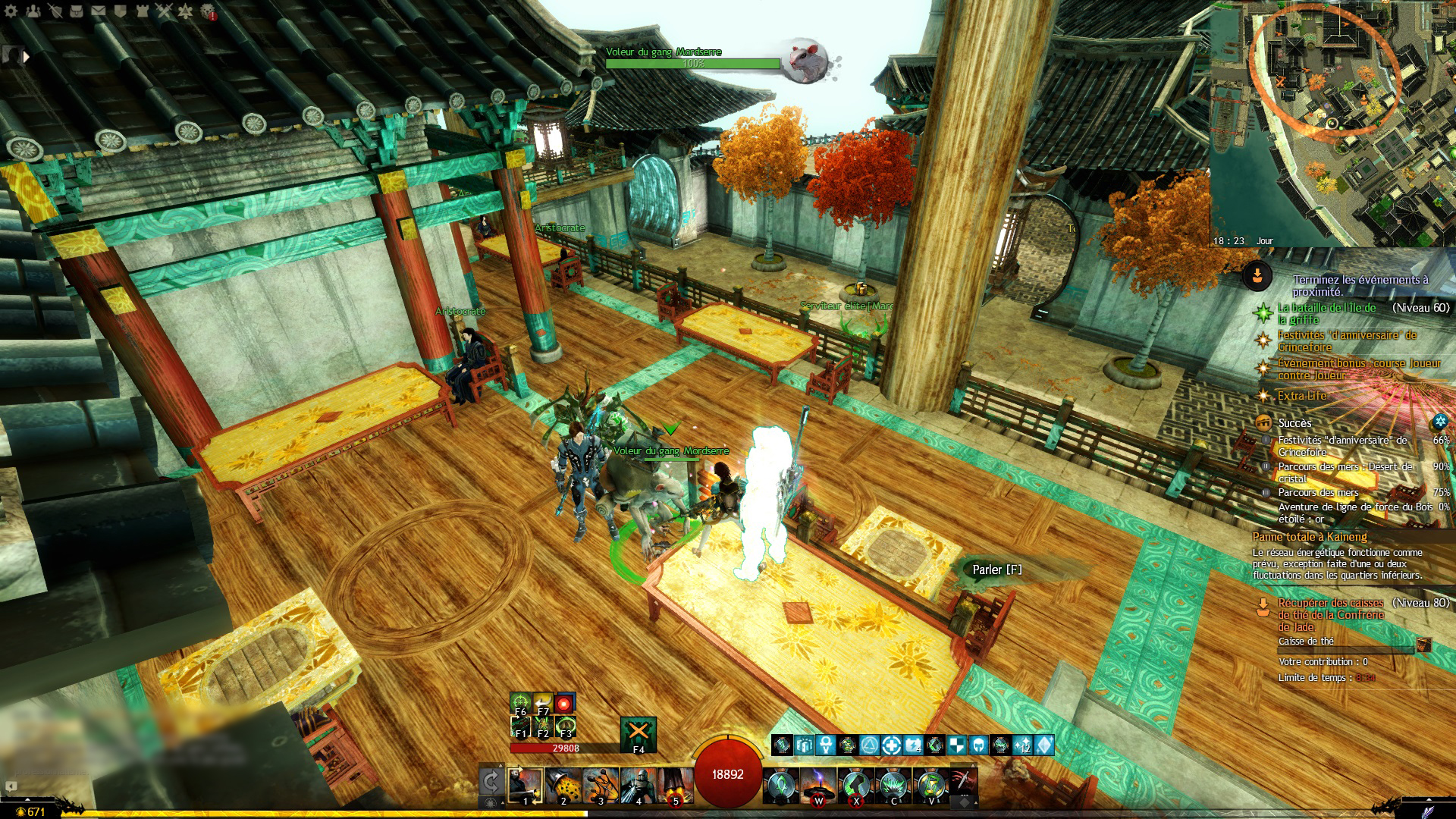Open the contacts and friends panel
The image size is (1456, 819).
point(33,11)
